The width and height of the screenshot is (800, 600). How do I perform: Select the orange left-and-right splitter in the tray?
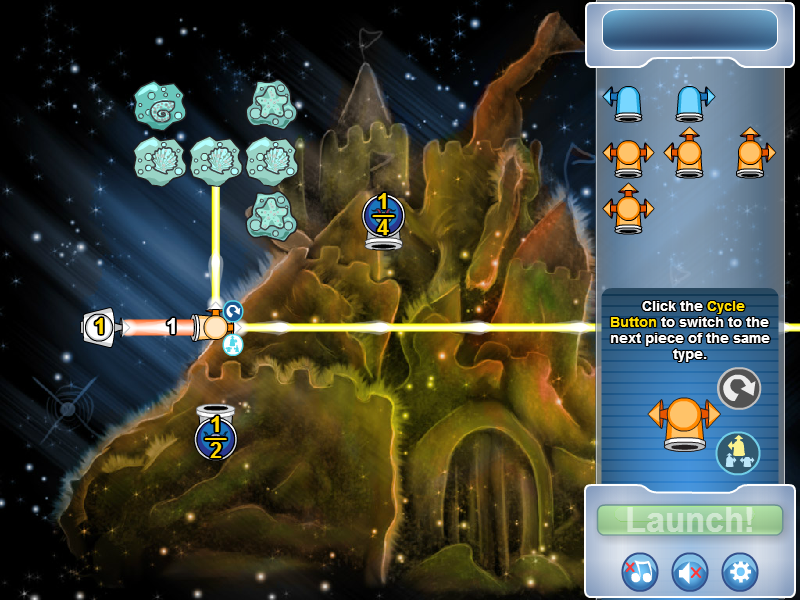click(x=628, y=156)
